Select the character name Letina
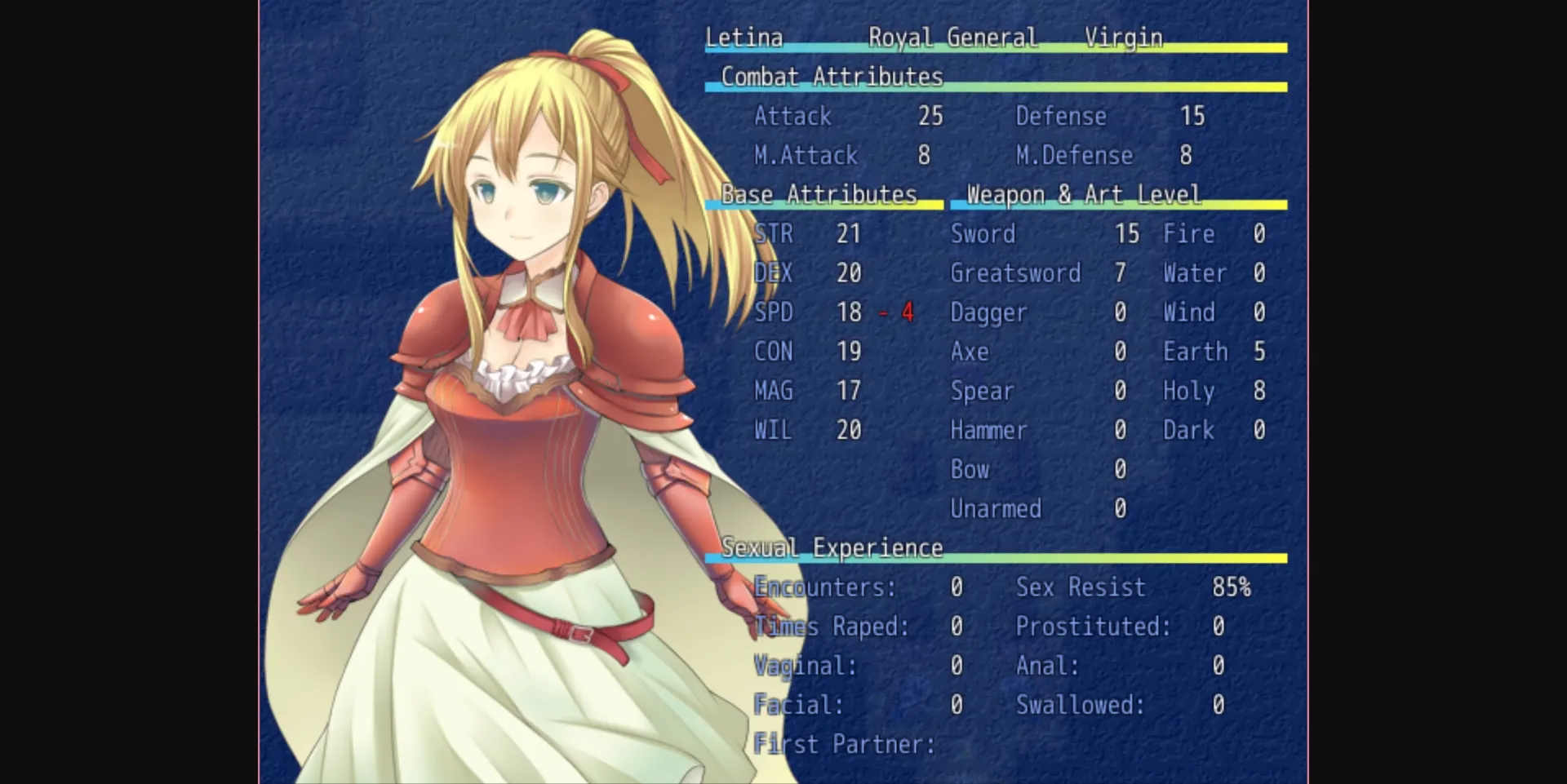This screenshot has height=784, width=1567. 743,37
